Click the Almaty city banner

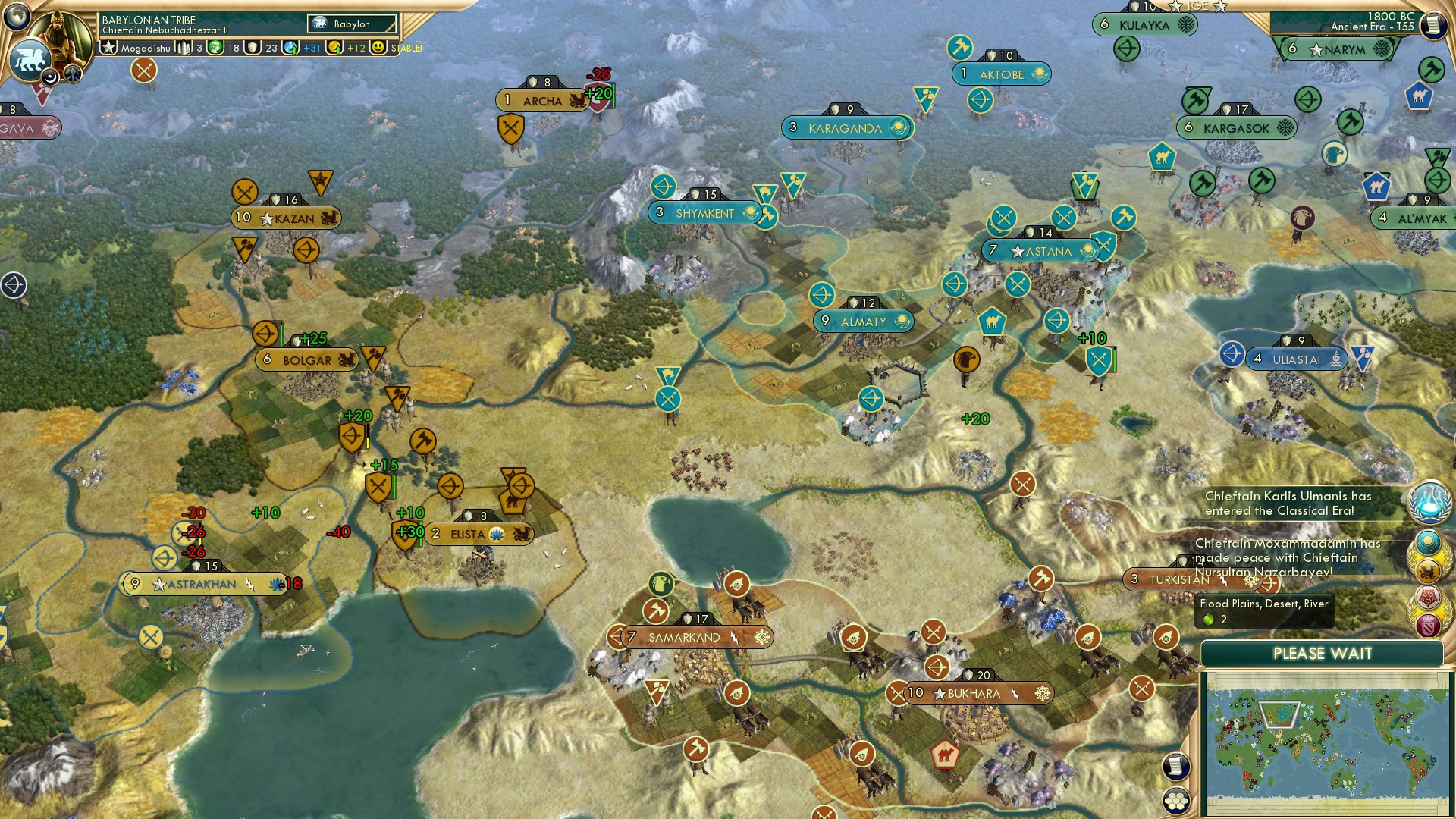pyautogui.click(x=863, y=322)
